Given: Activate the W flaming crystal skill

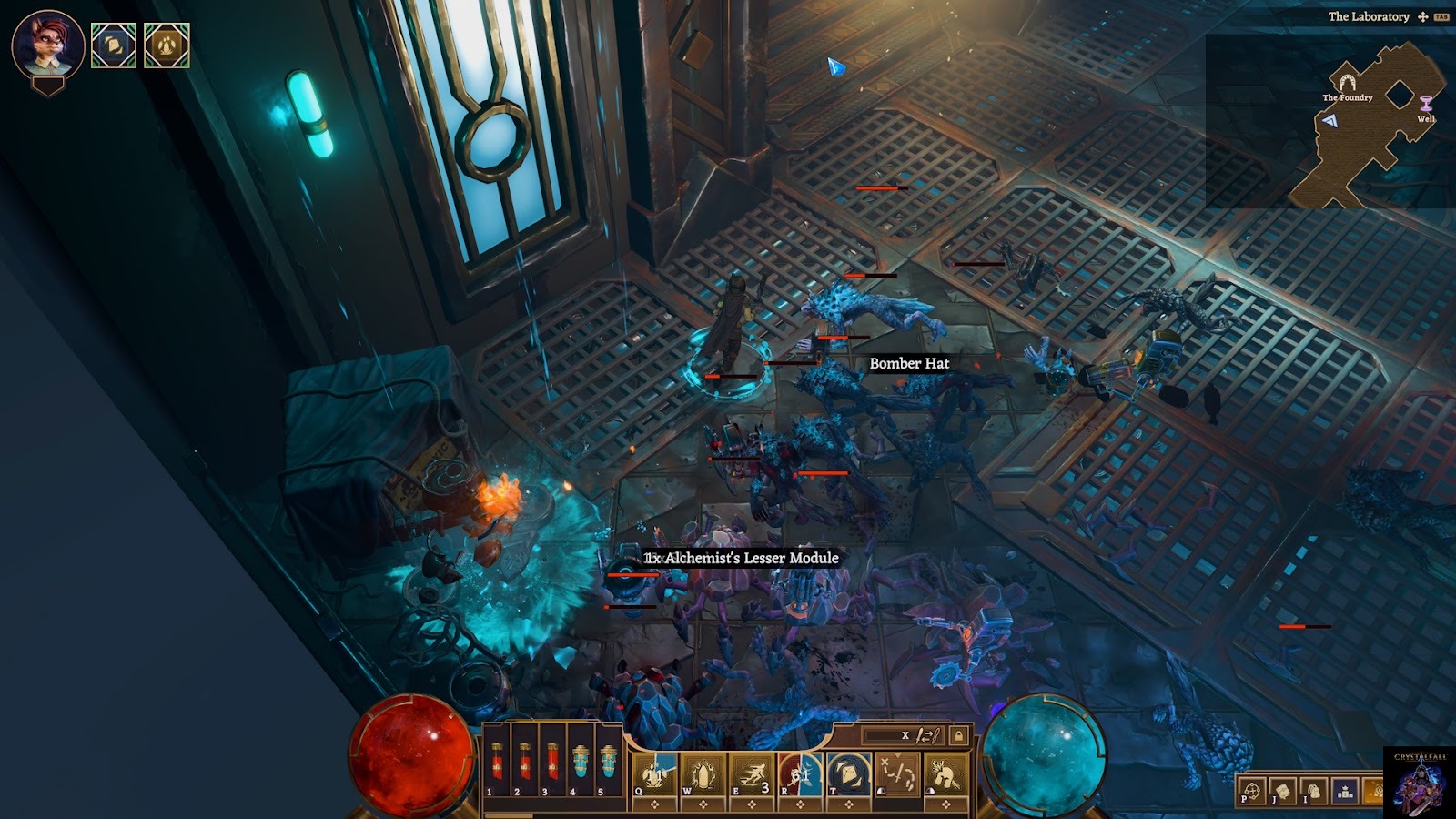Looking at the screenshot, I should (703, 775).
